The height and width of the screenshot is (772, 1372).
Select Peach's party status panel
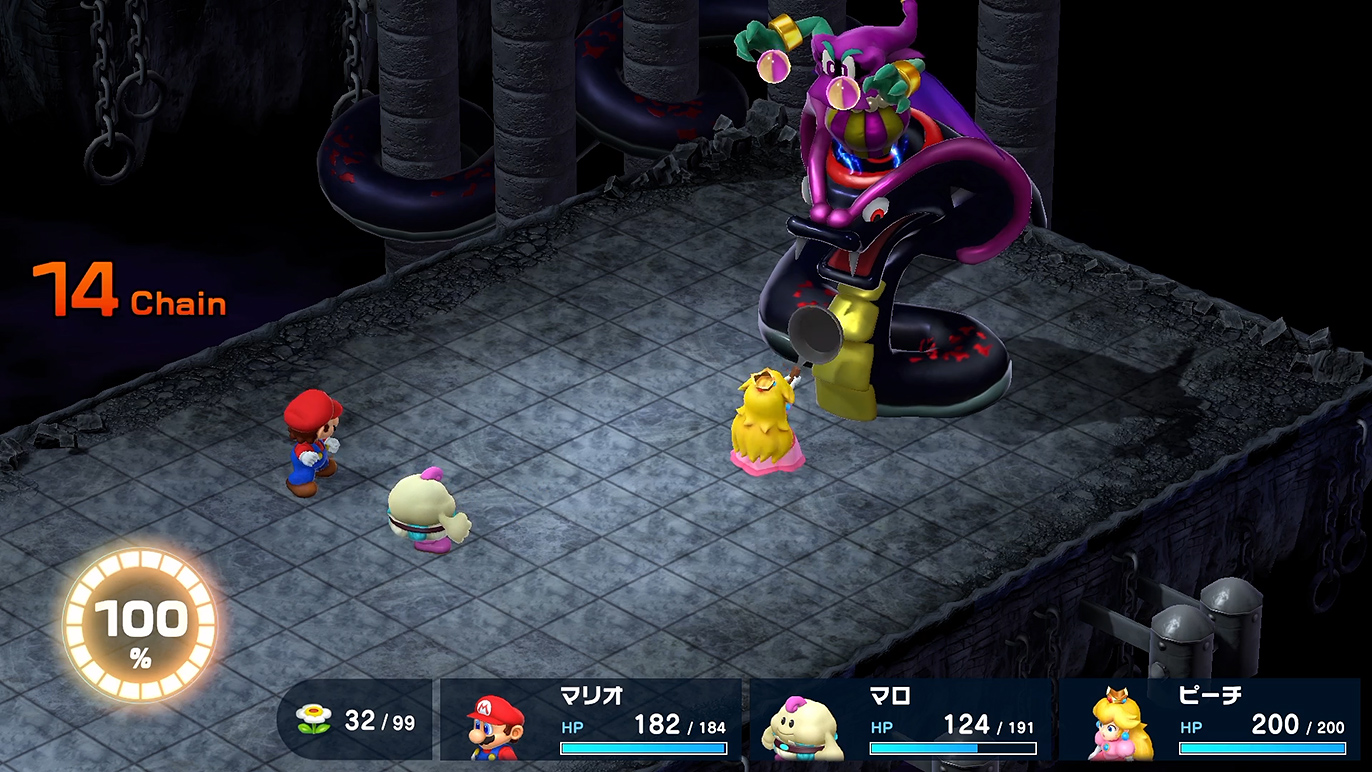click(1211, 720)
